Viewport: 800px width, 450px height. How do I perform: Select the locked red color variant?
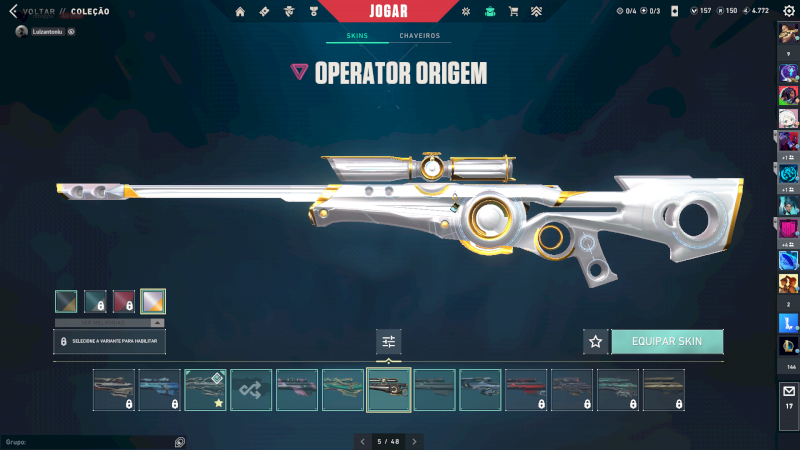point(124,301)
